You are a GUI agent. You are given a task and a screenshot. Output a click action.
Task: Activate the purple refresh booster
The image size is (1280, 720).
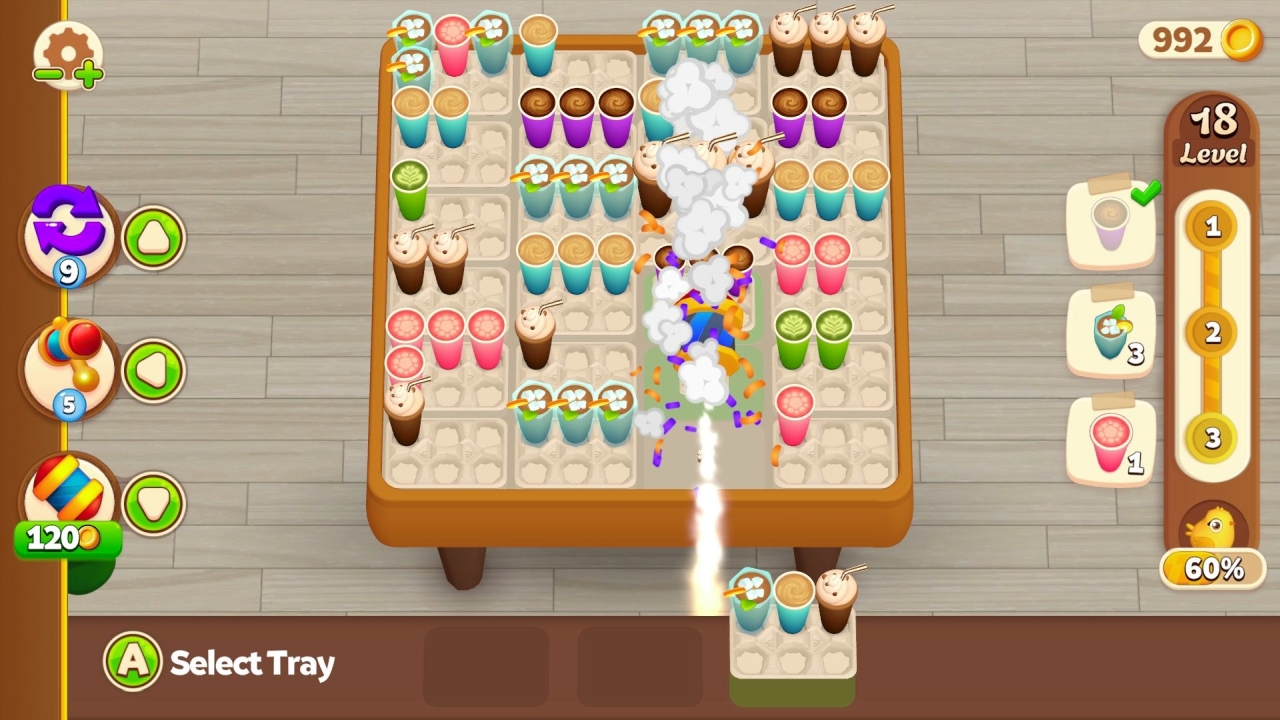(x=65, y=235)
